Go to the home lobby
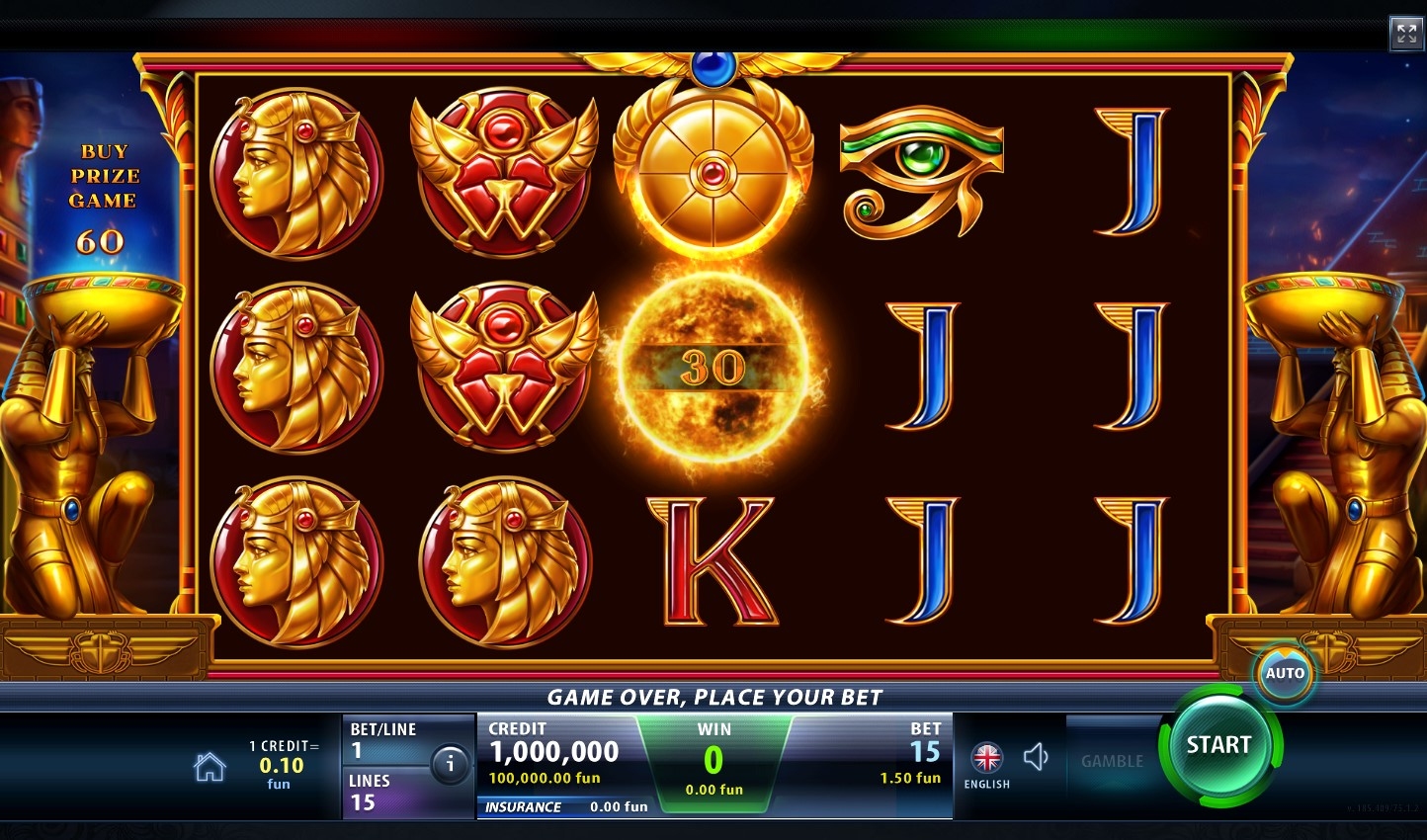 pos(210,767)
